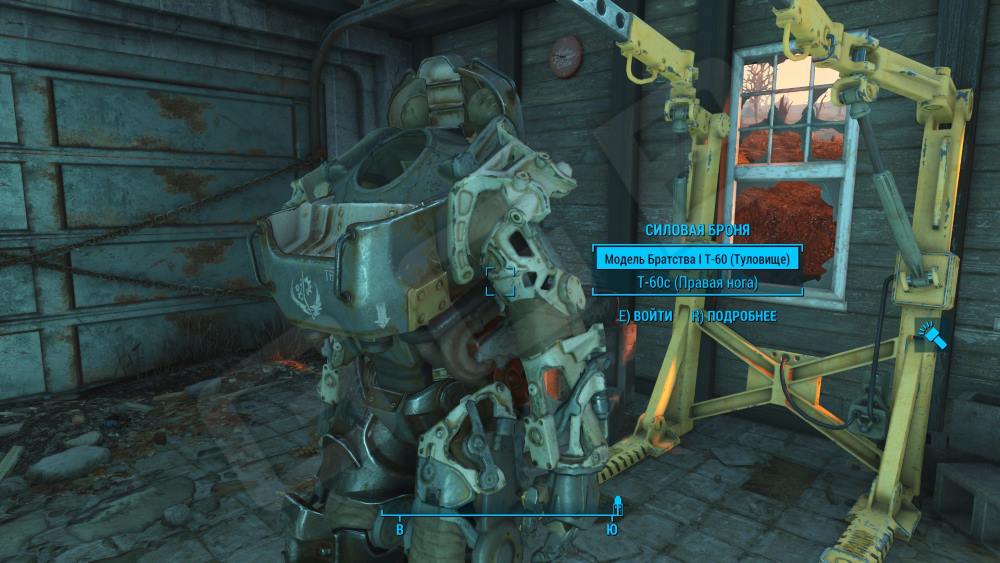Select the Модель Братства I T-60 (Туловище) entry

[697, 259]
